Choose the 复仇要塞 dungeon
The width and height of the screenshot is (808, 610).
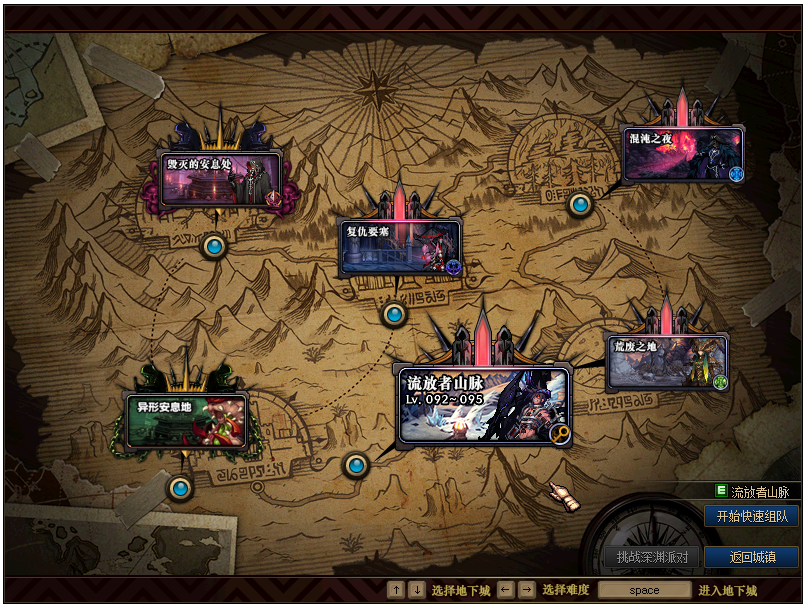pos(400,248)
